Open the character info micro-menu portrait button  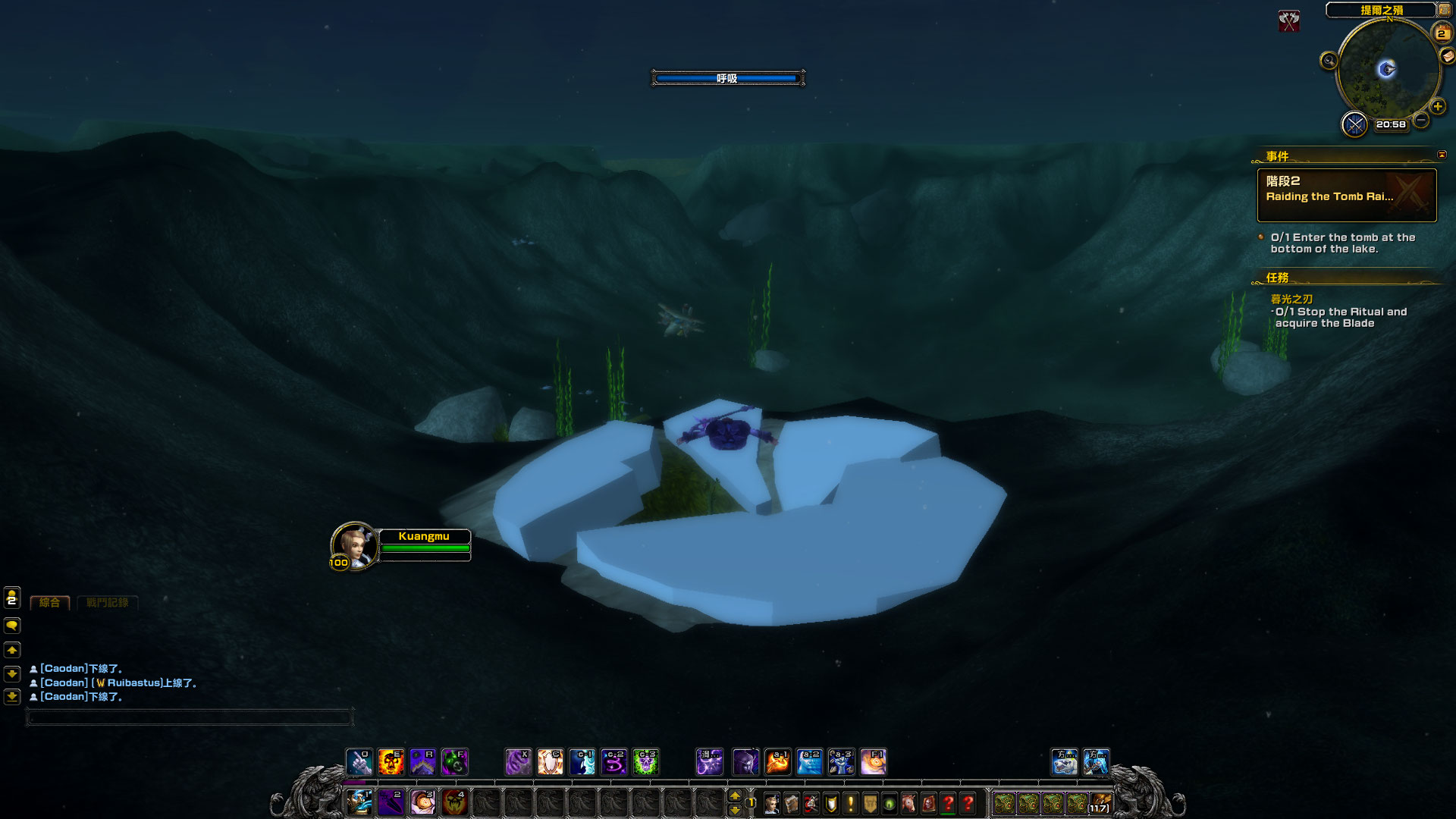click(772, 803)
